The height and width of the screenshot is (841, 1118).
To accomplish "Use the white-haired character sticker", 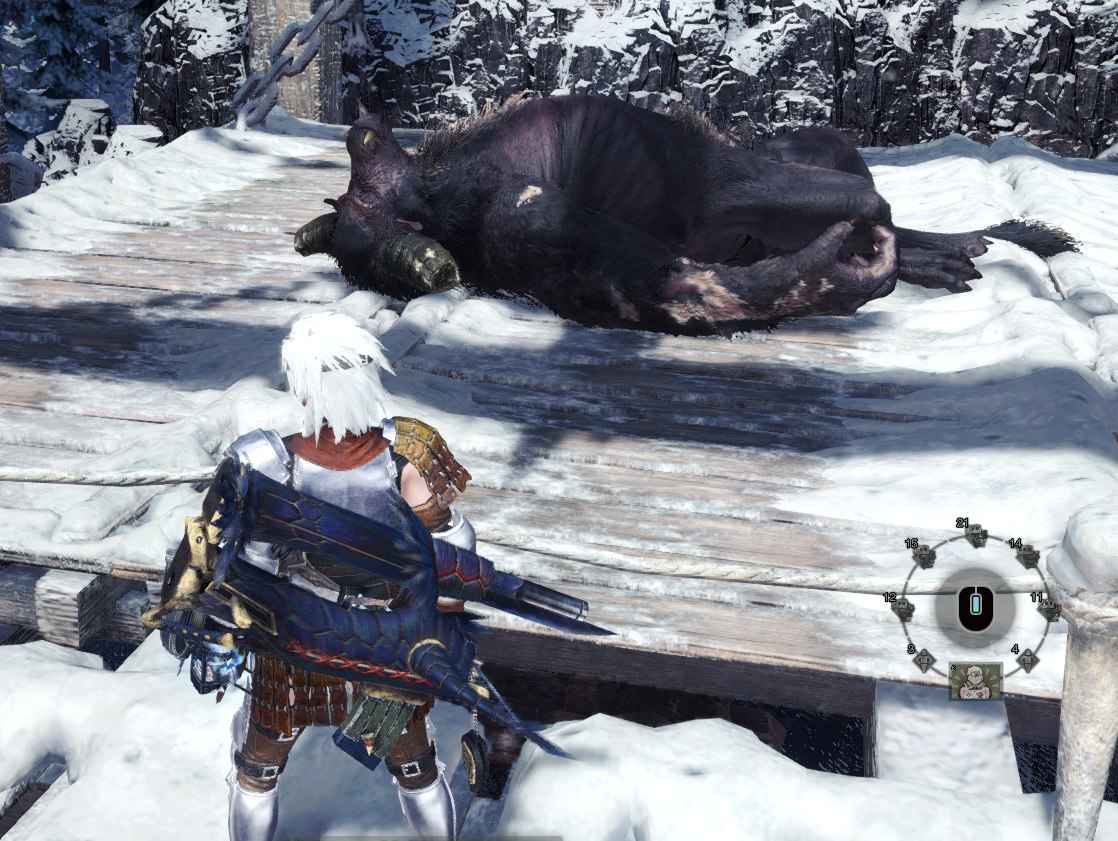I will coord(975,681).
